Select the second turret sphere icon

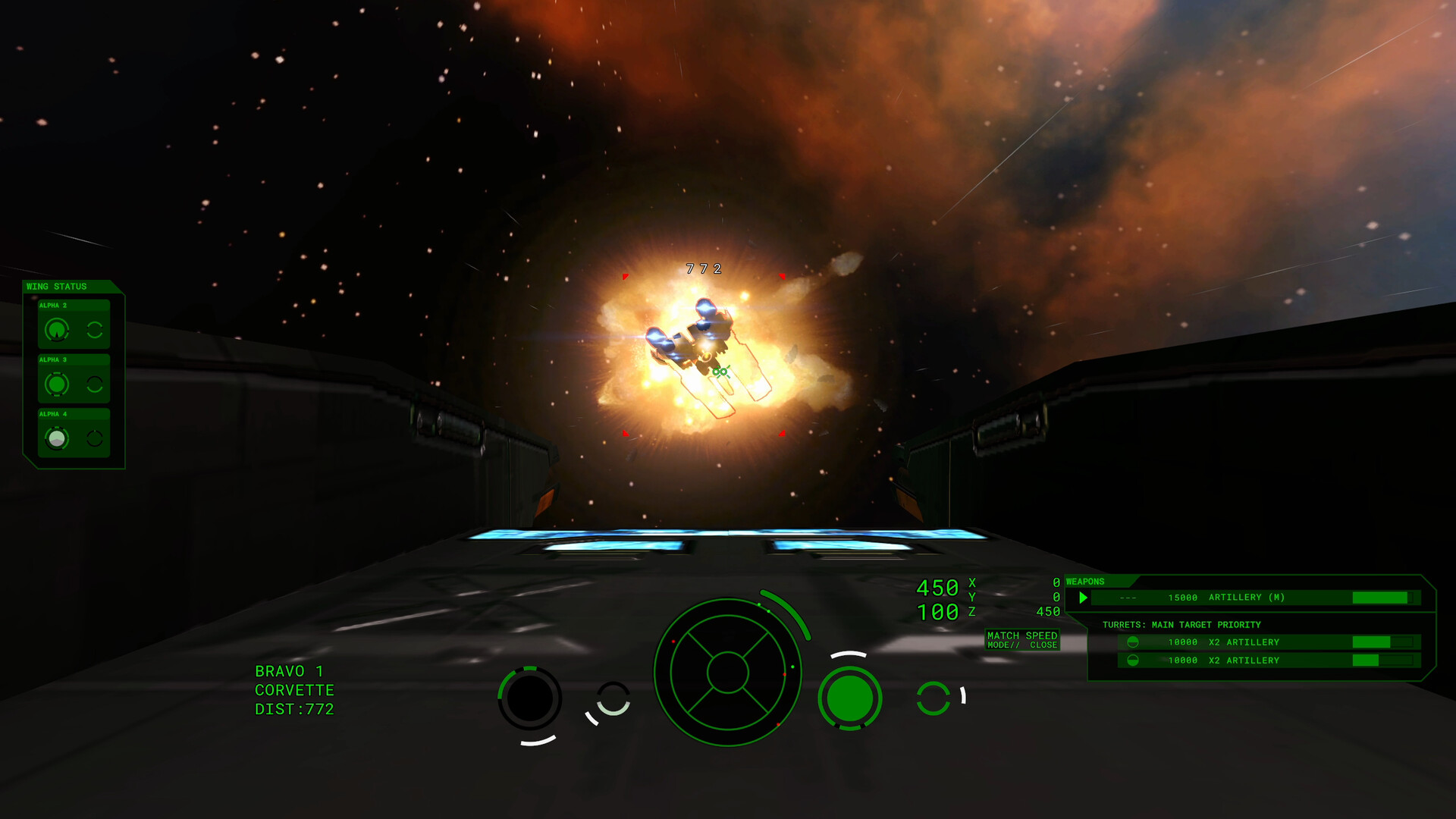pos(1131,661)
